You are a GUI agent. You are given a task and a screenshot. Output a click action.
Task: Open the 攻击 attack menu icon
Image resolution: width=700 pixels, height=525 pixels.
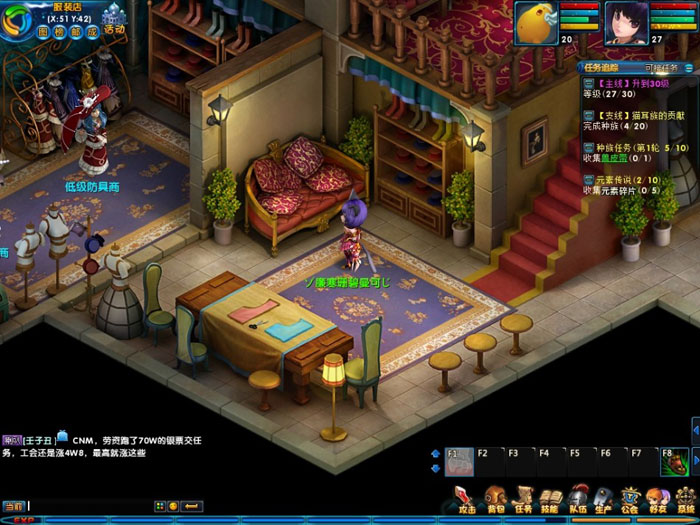coord(466,498)
